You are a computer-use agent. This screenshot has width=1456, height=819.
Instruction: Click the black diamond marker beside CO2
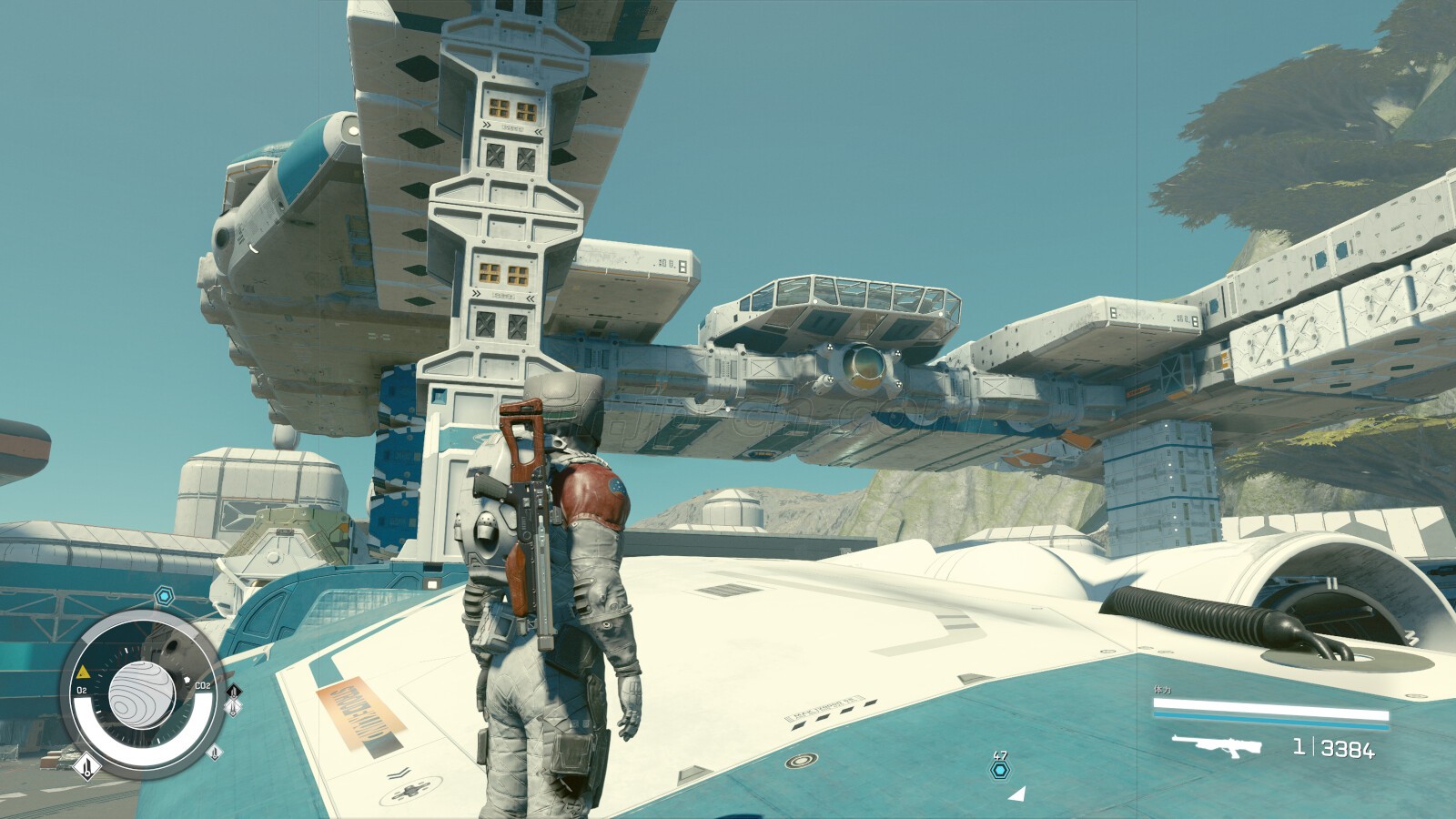click(x=233, y=693)
